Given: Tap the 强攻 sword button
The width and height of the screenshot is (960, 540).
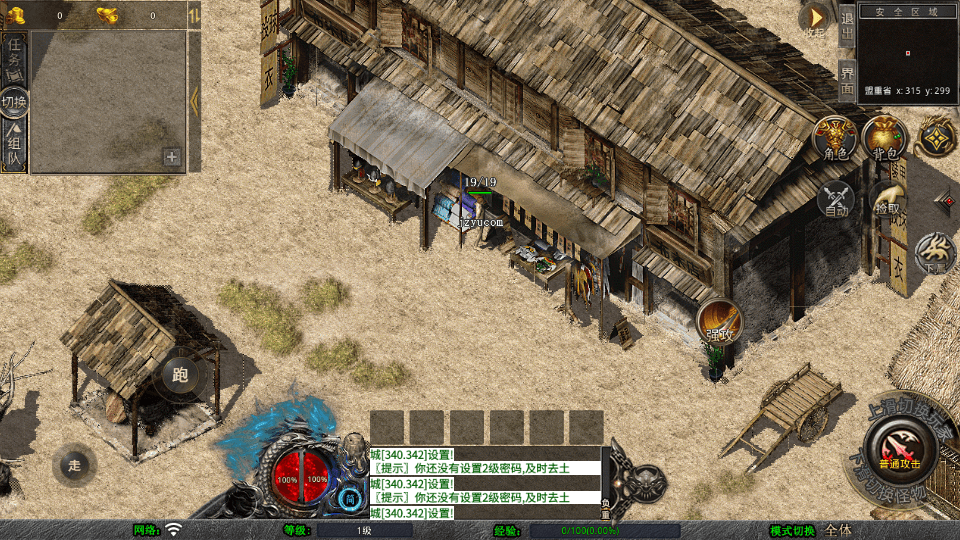Looking at the screenshot, I should click(719, 321).
